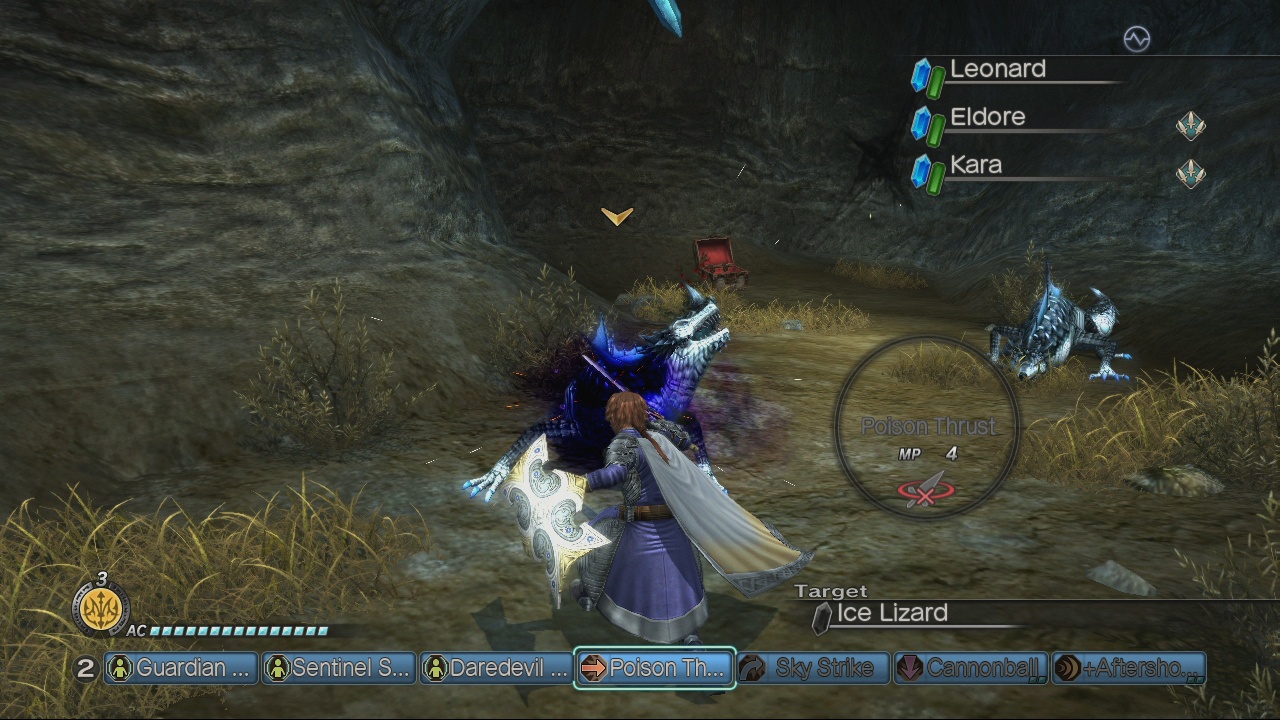Select the Guardian entry in the command bar
Viewport: 1280px width, 720px height.
180,667
